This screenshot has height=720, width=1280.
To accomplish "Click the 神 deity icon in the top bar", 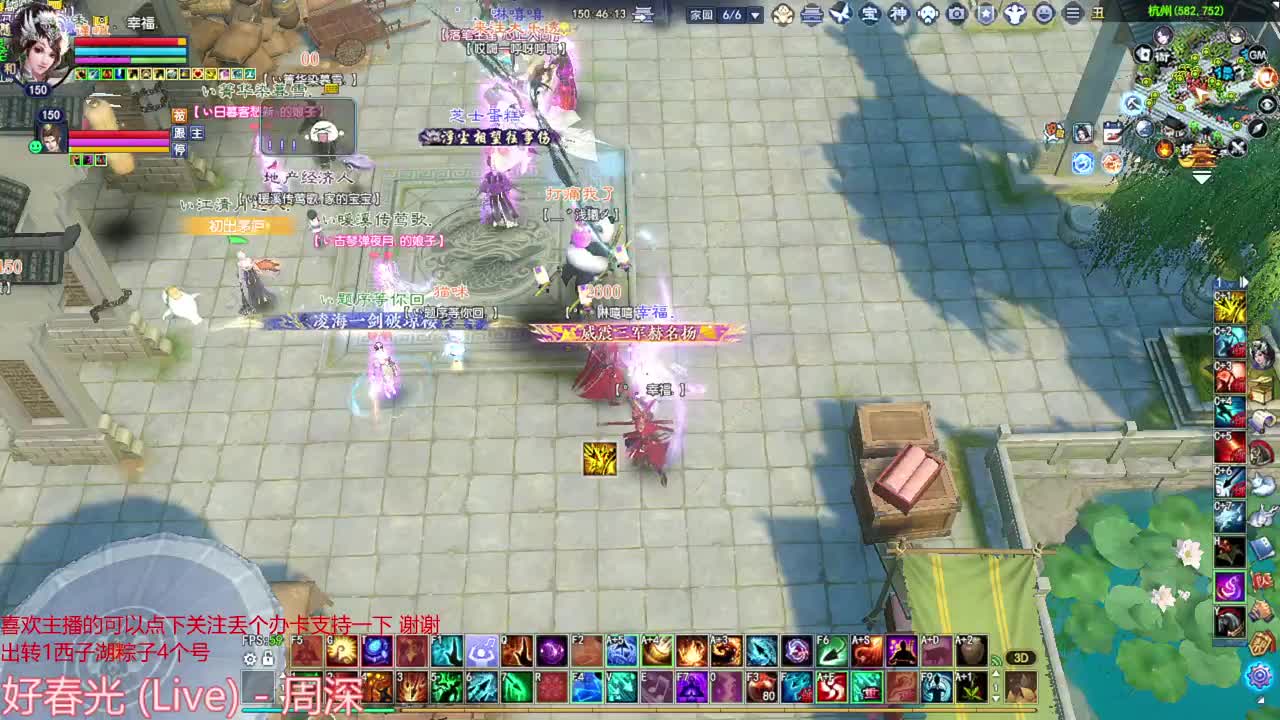I will click(901, 13).
